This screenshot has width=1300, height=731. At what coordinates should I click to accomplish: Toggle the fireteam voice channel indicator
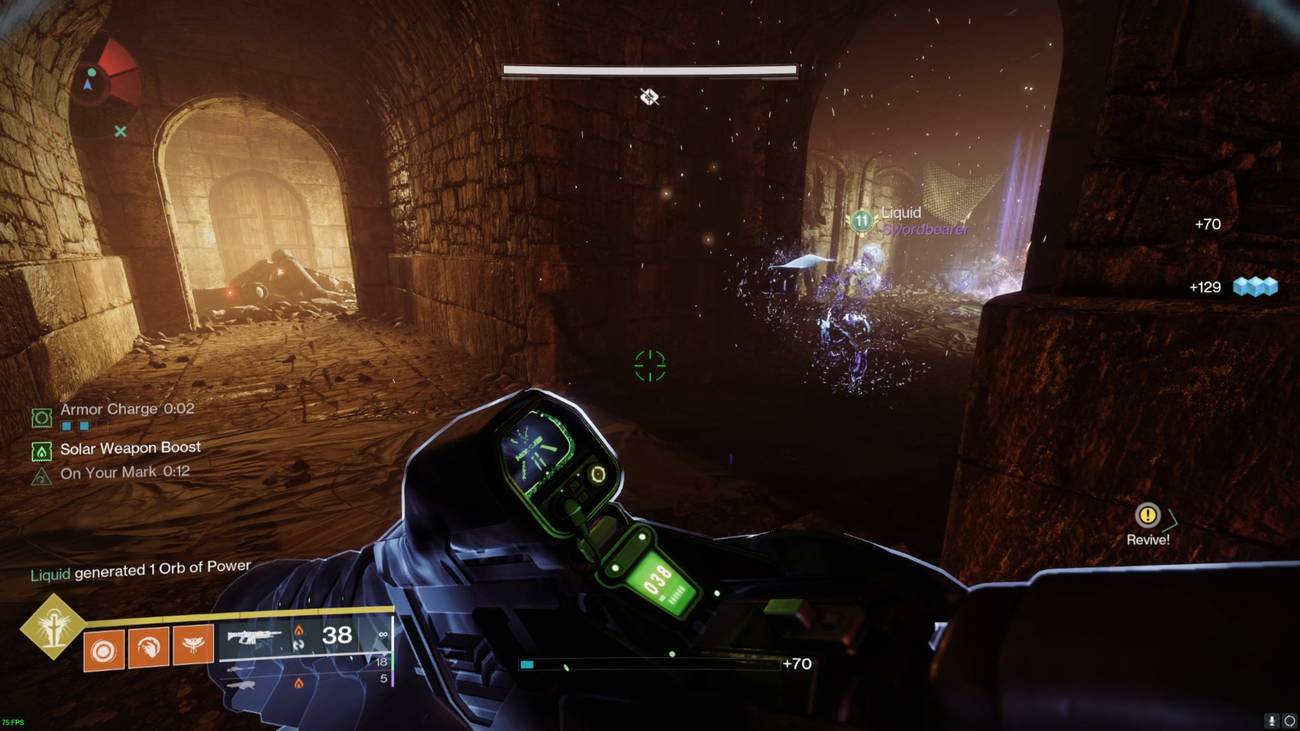pyautogui.click(x=1291, y=720)
